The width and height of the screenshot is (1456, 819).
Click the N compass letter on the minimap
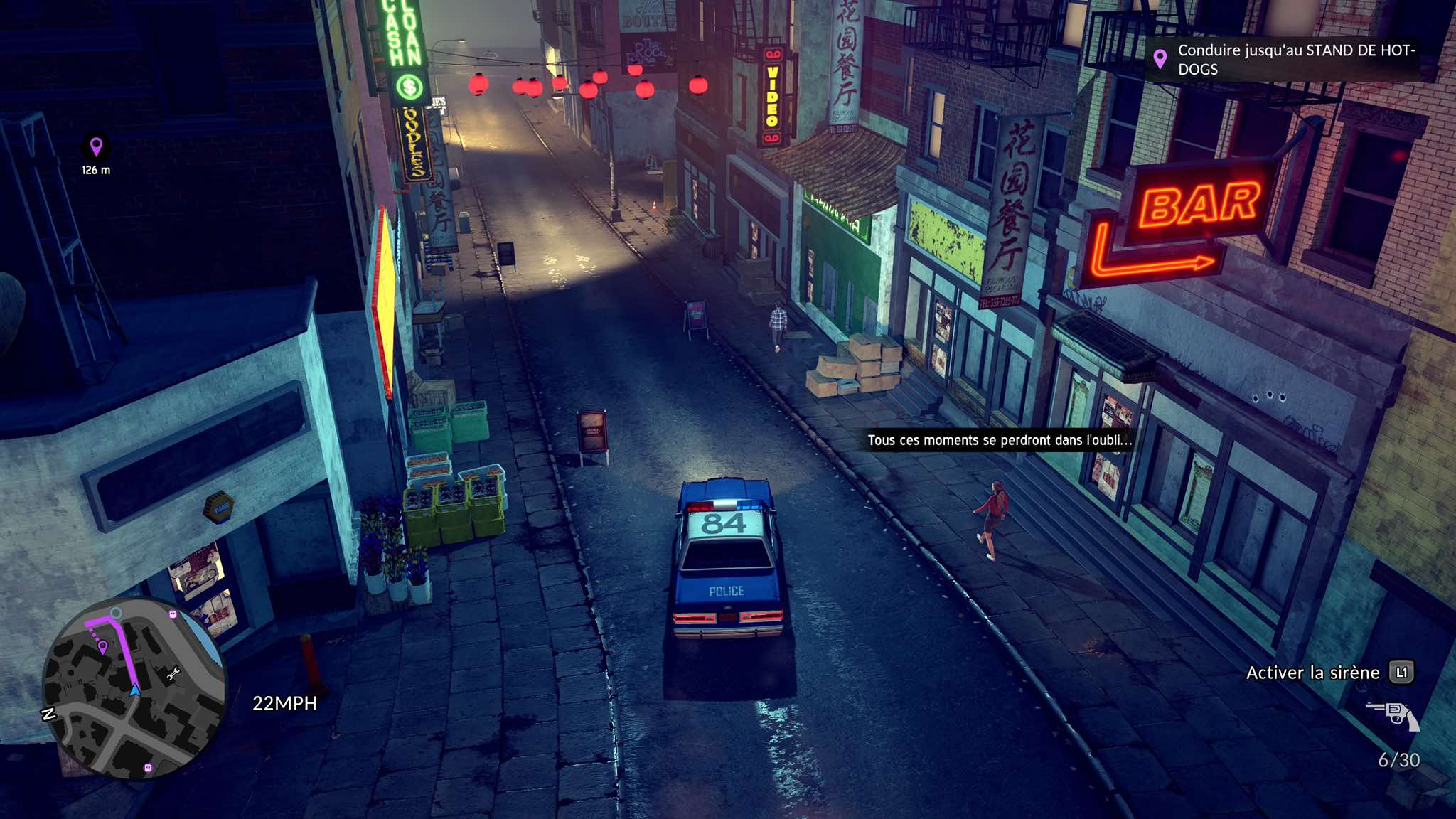[x=48, y=714]
